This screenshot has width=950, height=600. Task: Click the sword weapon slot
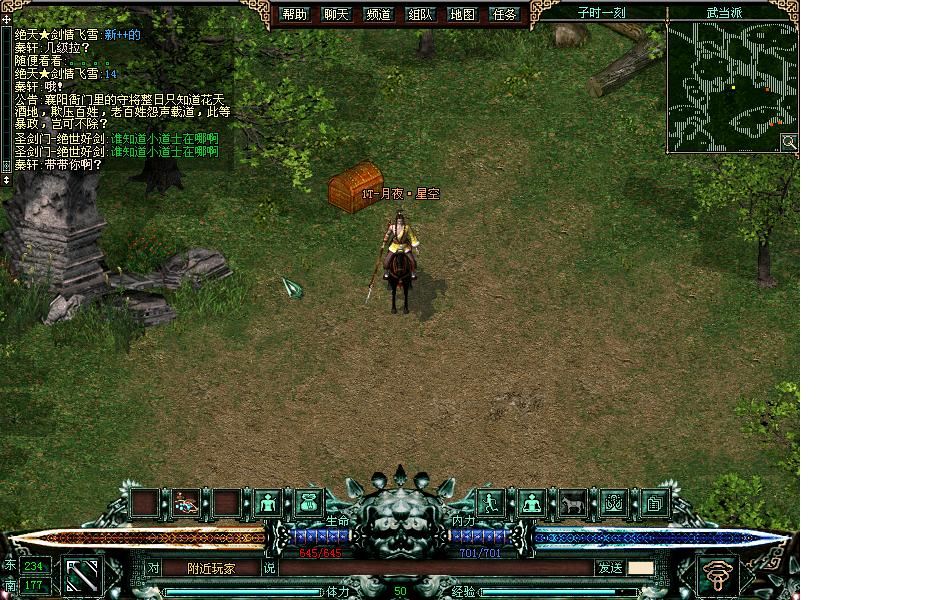pos(84,575)
